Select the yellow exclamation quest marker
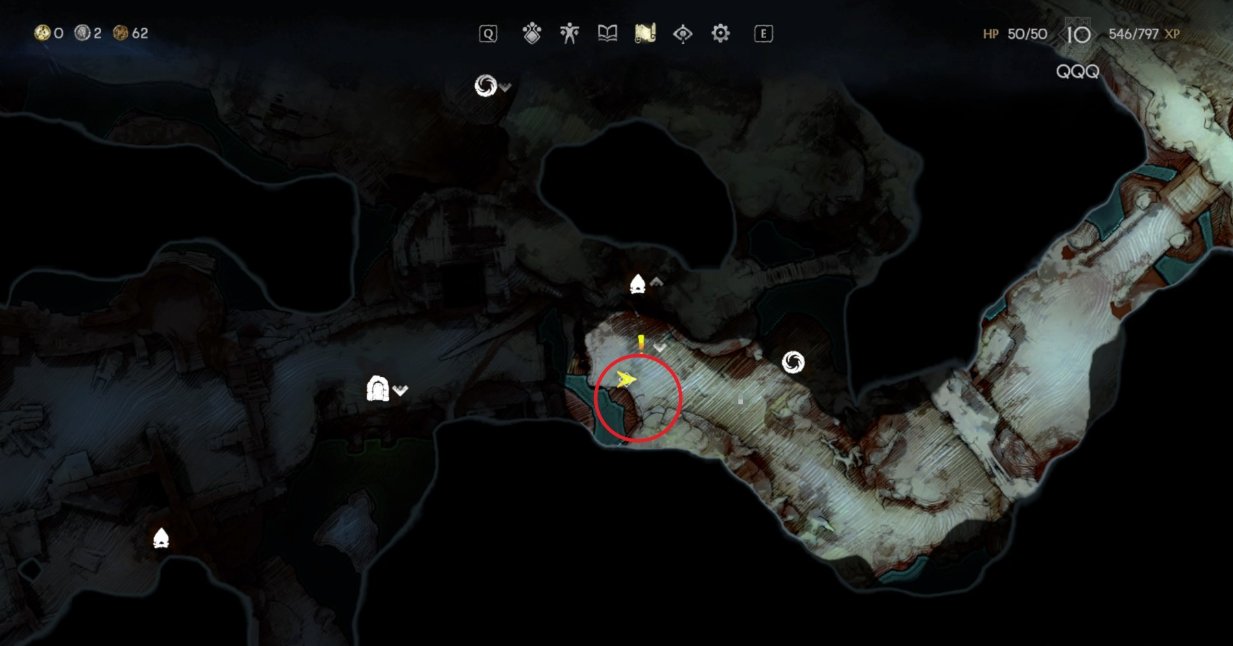Viewport: 1233px width, 646px height. (x=640, y=343)
